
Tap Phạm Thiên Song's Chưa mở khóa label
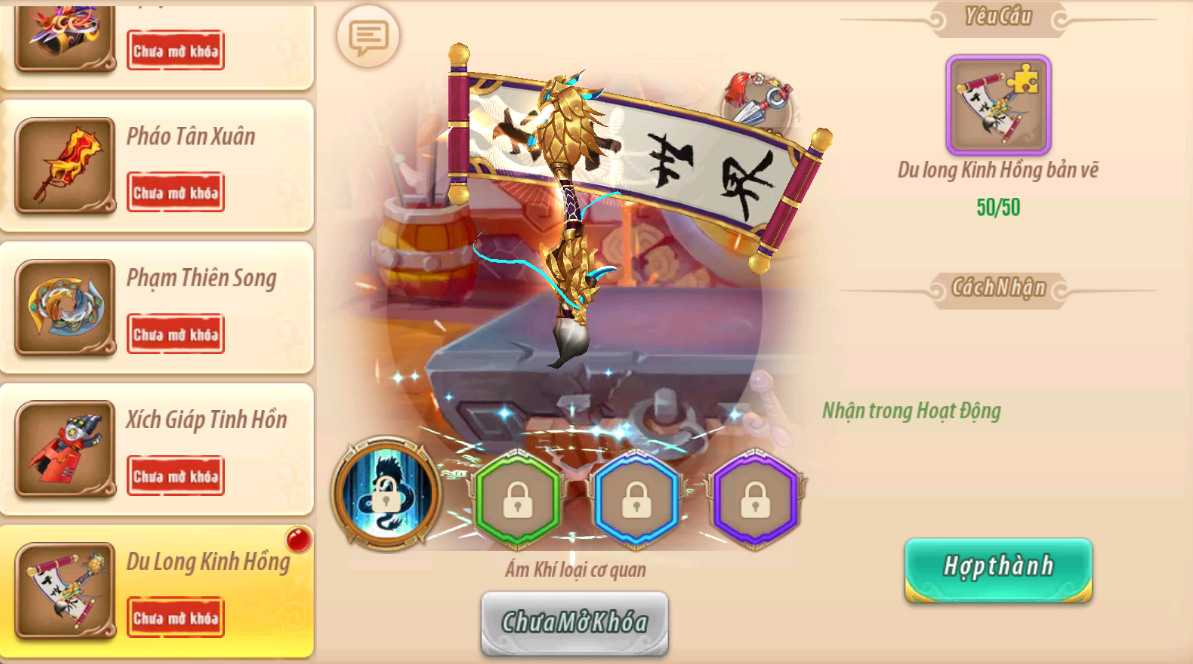pyautogui.click(x=176, y=335)
